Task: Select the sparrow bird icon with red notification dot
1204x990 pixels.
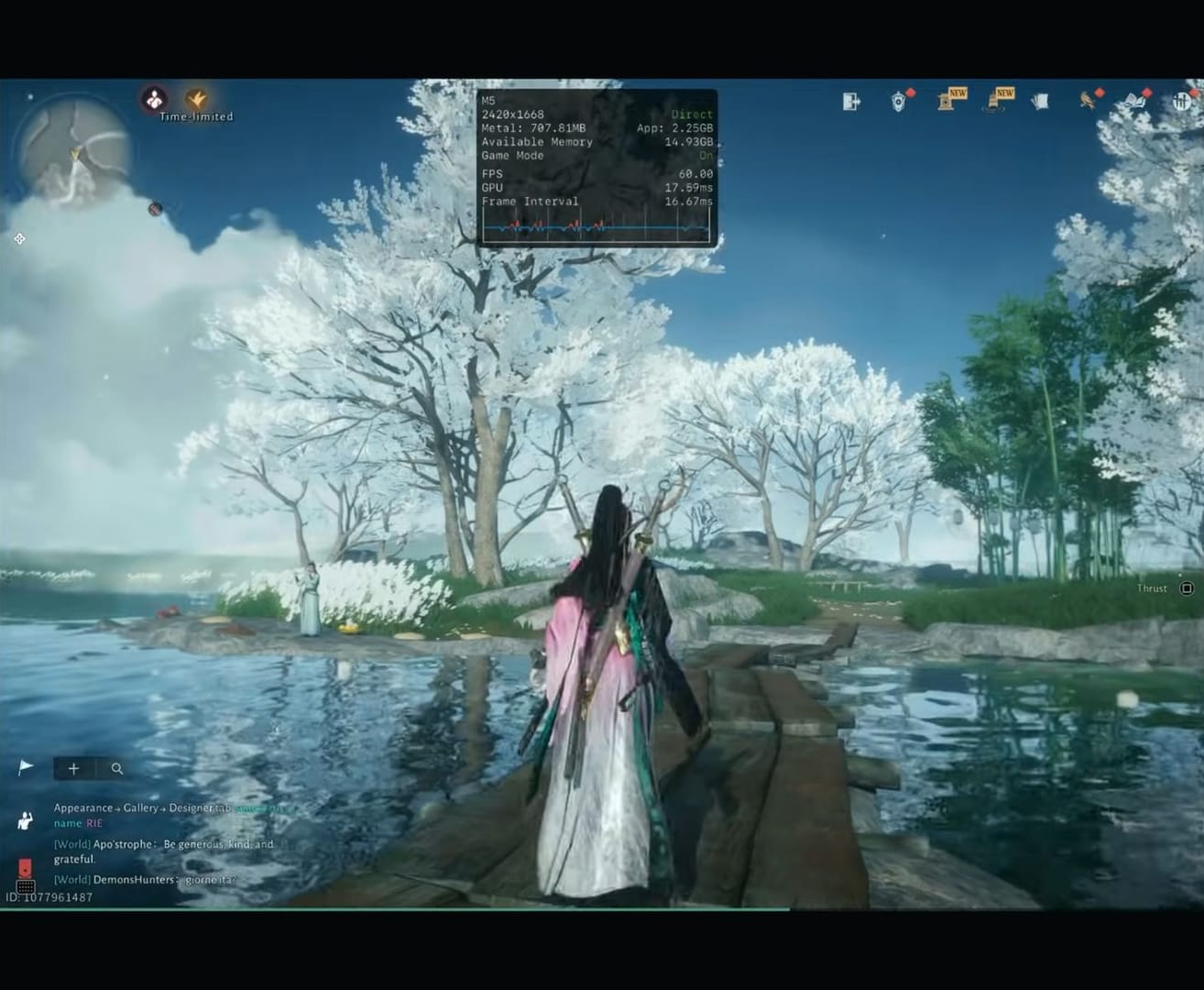Action: tap(1088, 101)
